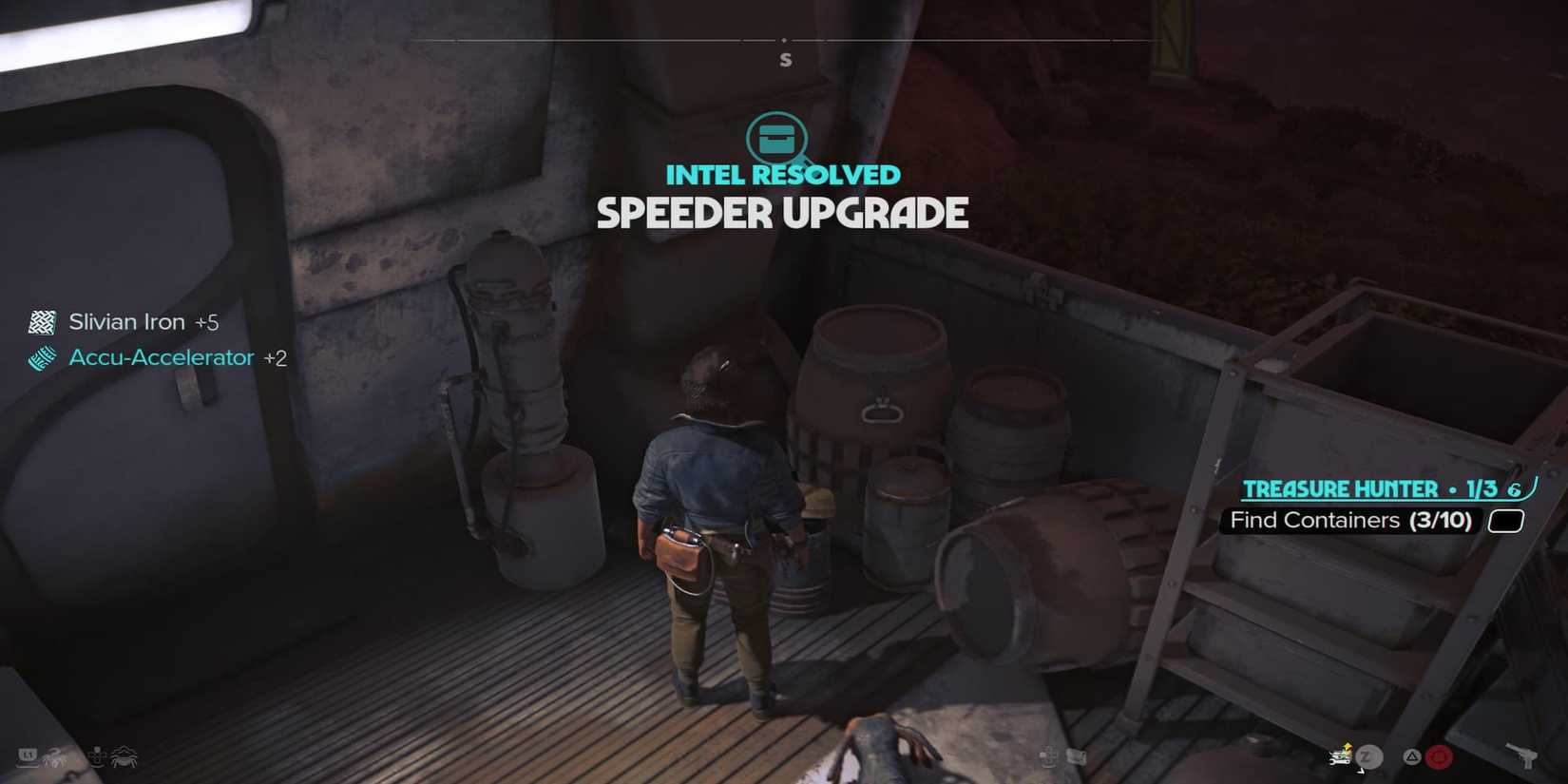Click the S marker on the compass
This screenshot has width=1568, height=784.
pos(785,59)
